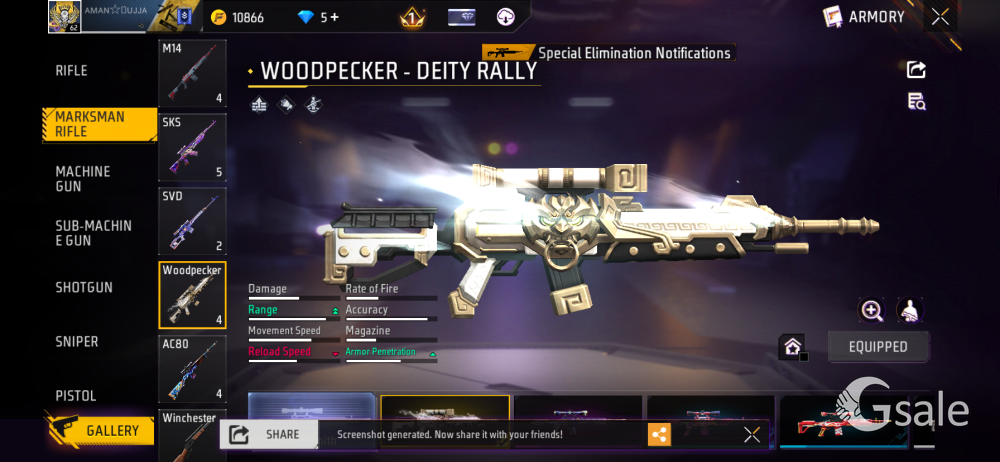This screenshot has height=462, width=1000.
Task: Choose the SKS weapon tile
Action: [x=192, y=147]
